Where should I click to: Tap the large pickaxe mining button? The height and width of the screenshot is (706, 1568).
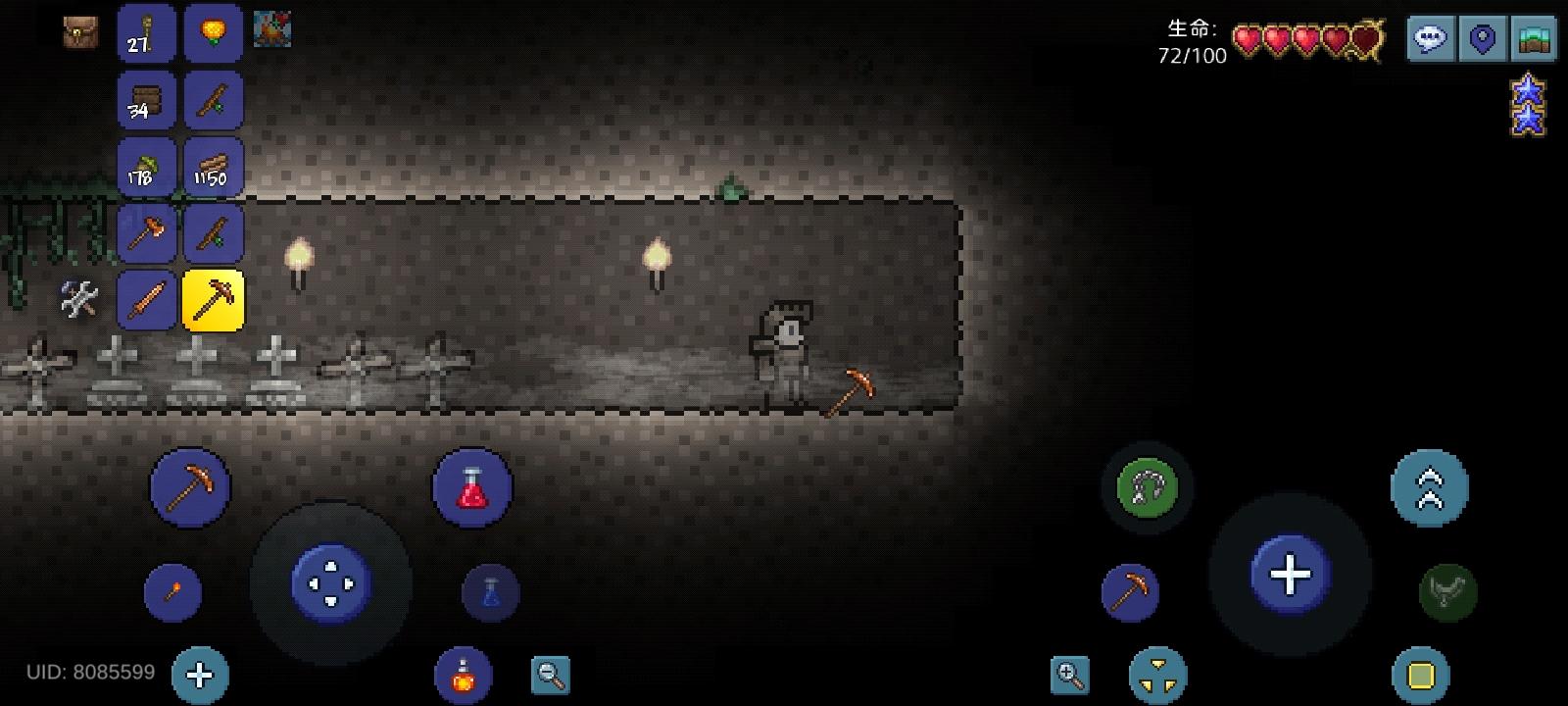pyautogui.click(x=190, y=487)
